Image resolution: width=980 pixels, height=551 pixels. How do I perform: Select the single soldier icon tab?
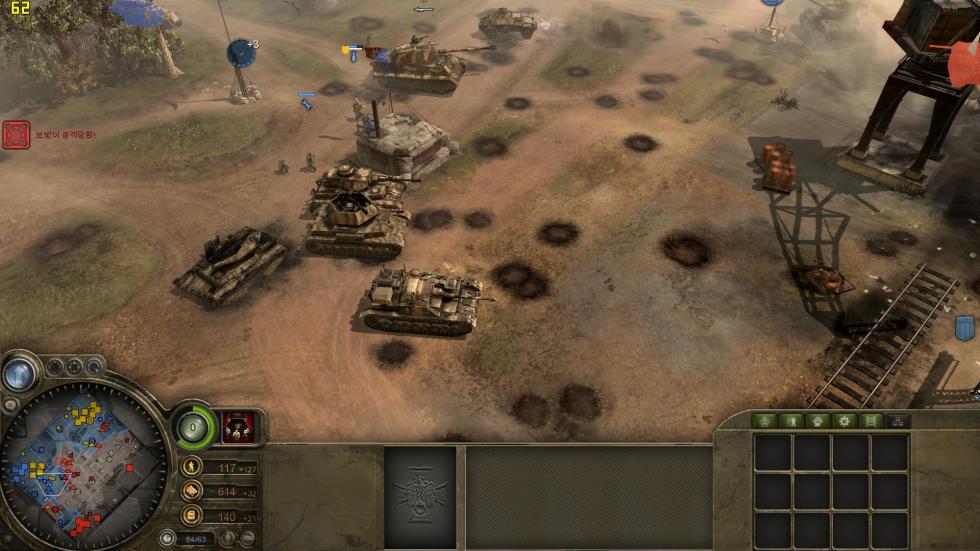pyautogui.click(x=791, y=421)
